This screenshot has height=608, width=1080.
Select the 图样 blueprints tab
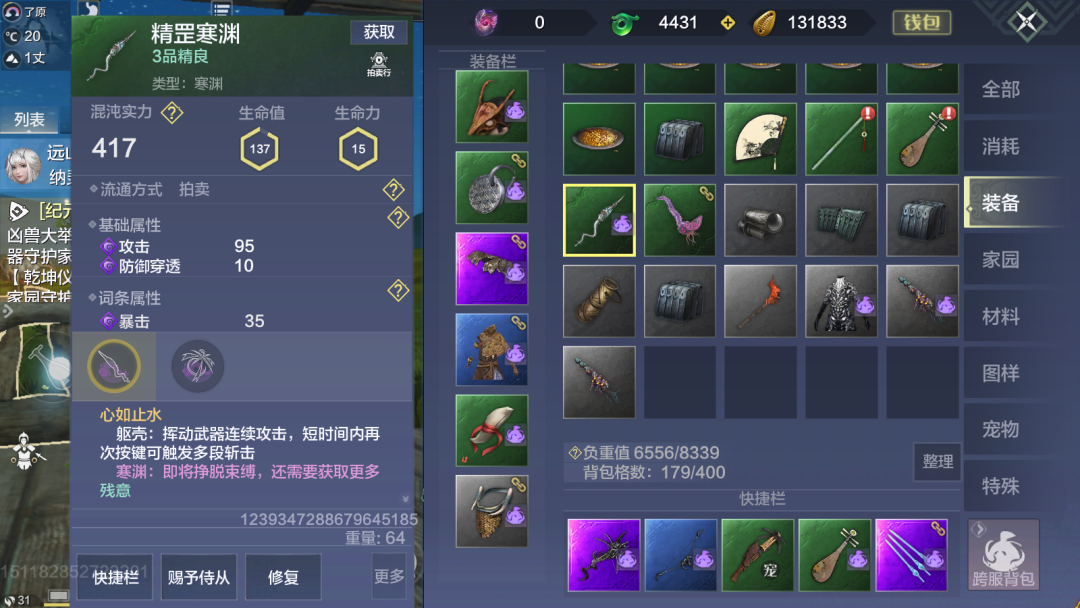(x=1000, y=373)
